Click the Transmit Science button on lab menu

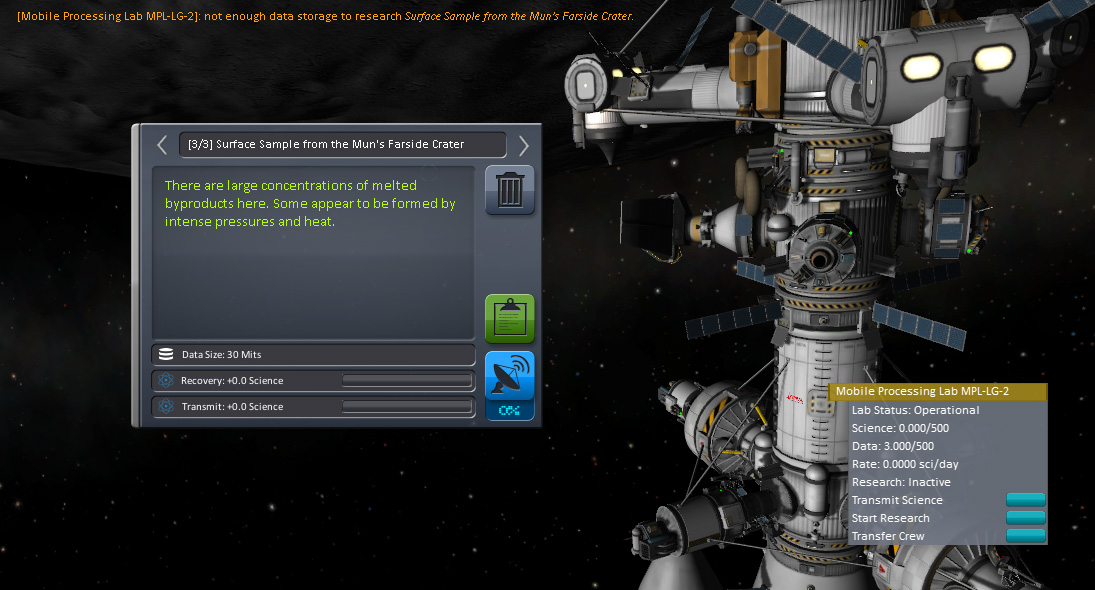click(1025, 500)
